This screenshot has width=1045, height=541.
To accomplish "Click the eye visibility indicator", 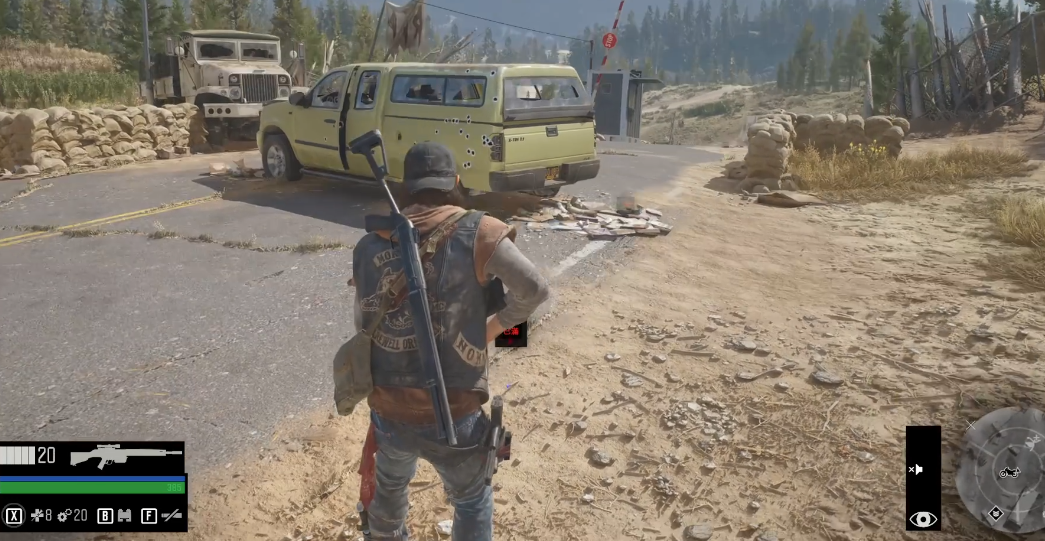I will tap(922, 519).
